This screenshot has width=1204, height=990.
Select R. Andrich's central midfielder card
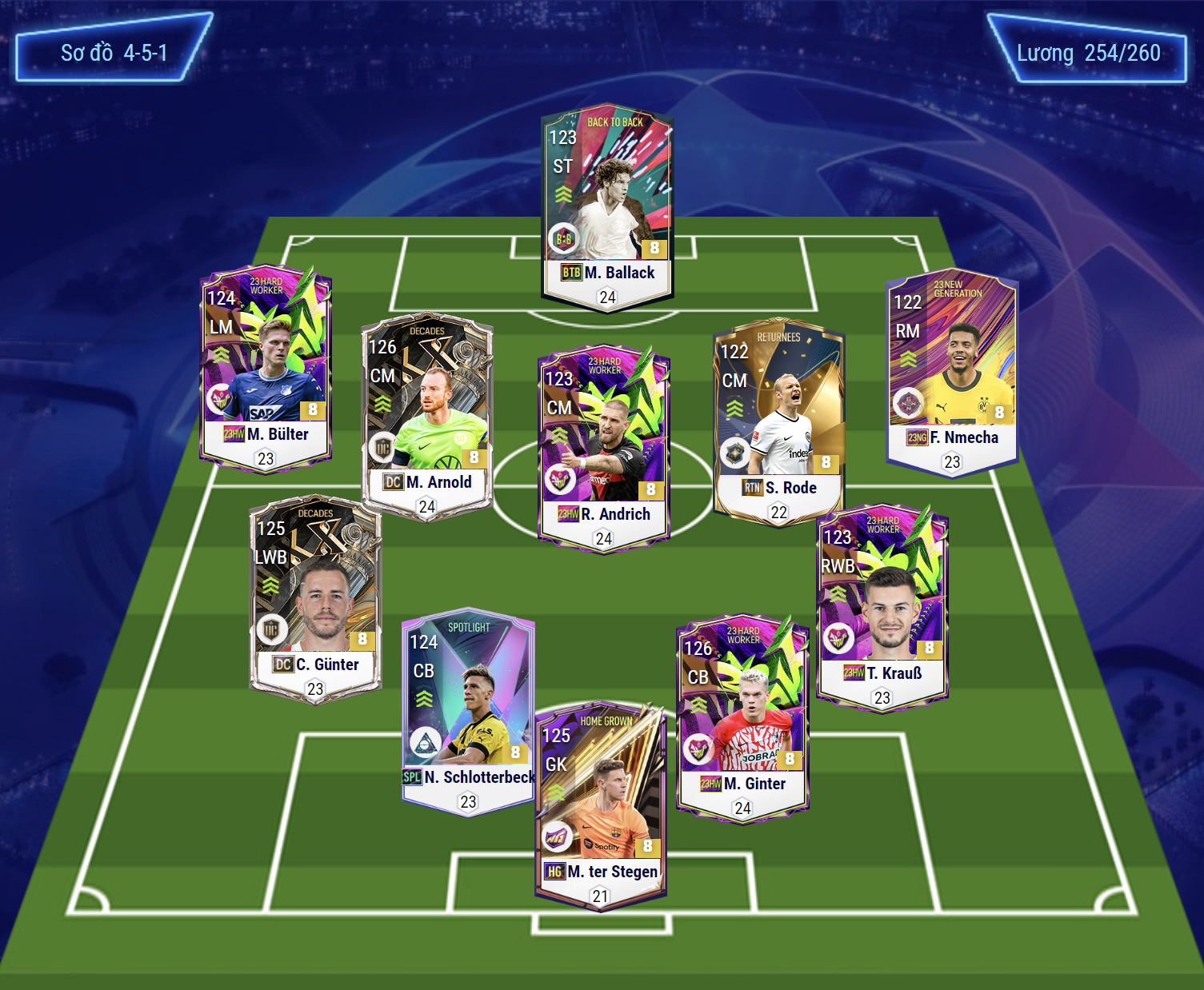point(604,448)
